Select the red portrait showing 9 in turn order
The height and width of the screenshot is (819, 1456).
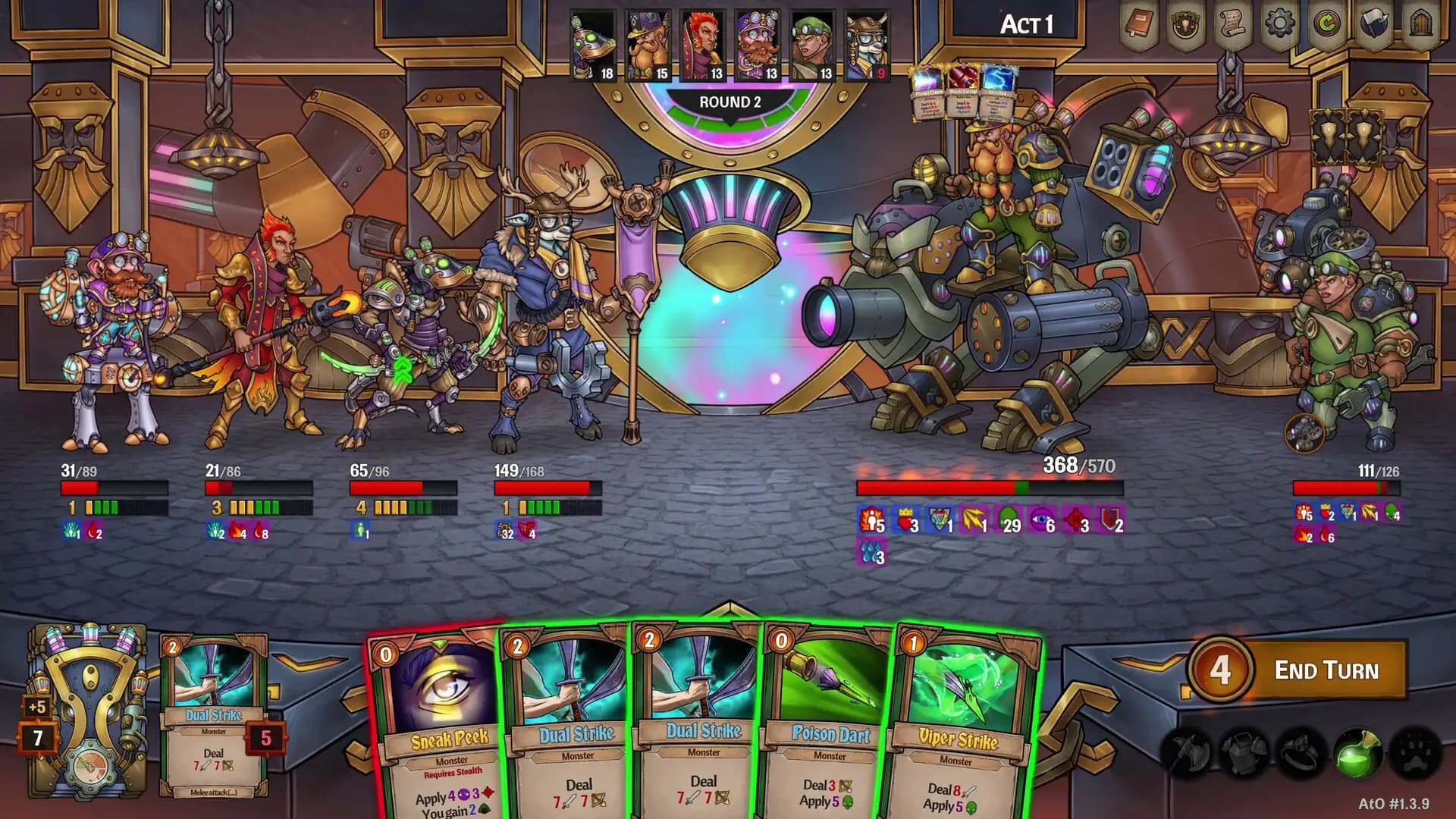coord(867,42)
